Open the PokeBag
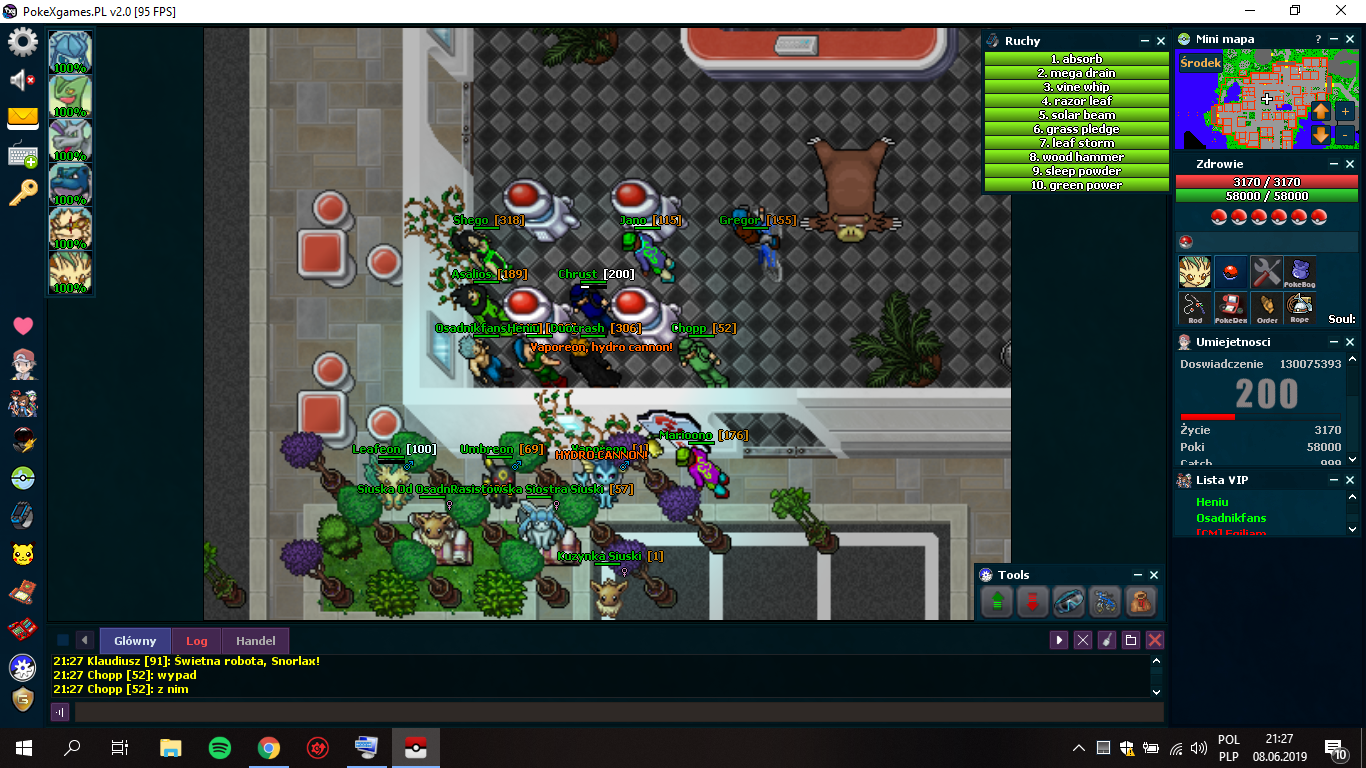The height and width of the screenshot is (768, 1366). point(1299,272)
